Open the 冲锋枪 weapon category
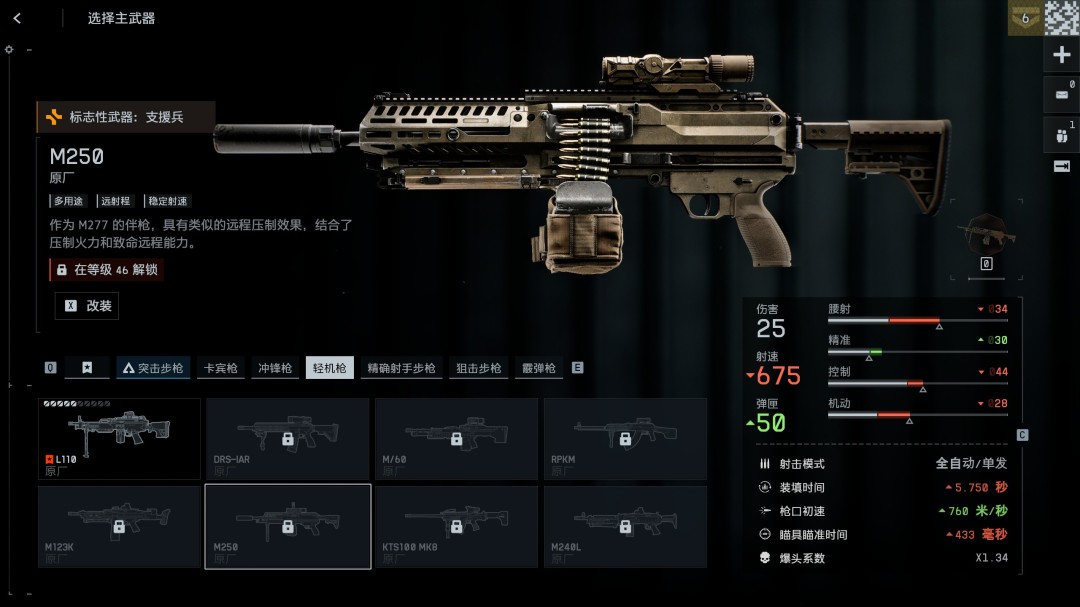 click(275, 368)
